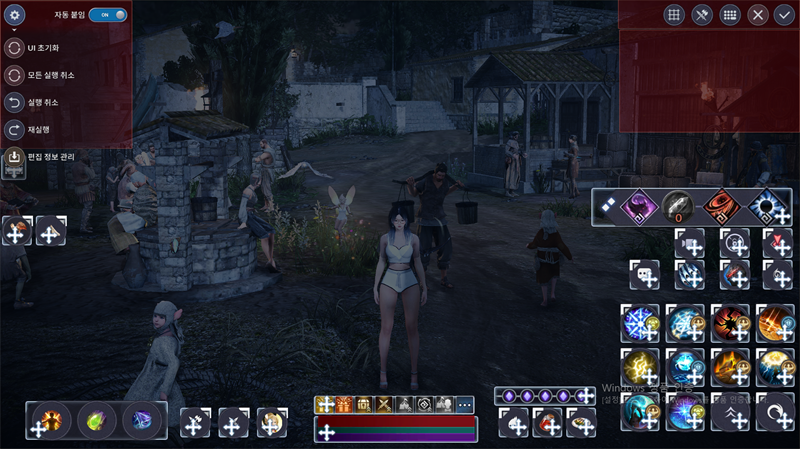Select the red spiral skill icon
800x449 pixels.
(x=721, y=207)
